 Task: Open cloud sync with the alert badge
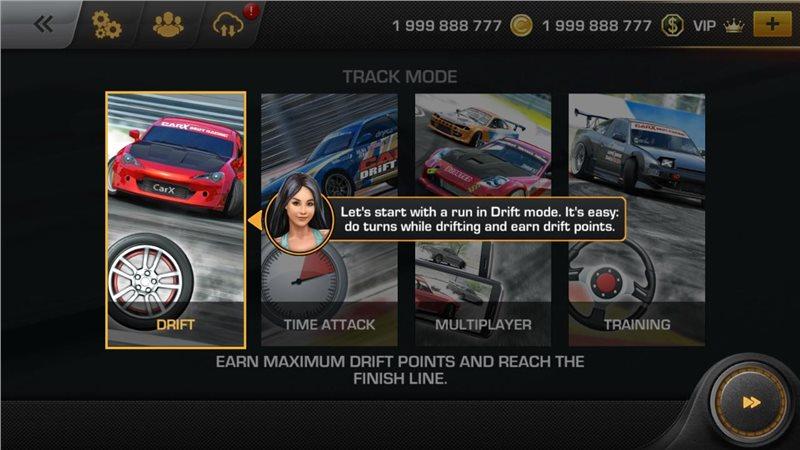pos(229,25)
